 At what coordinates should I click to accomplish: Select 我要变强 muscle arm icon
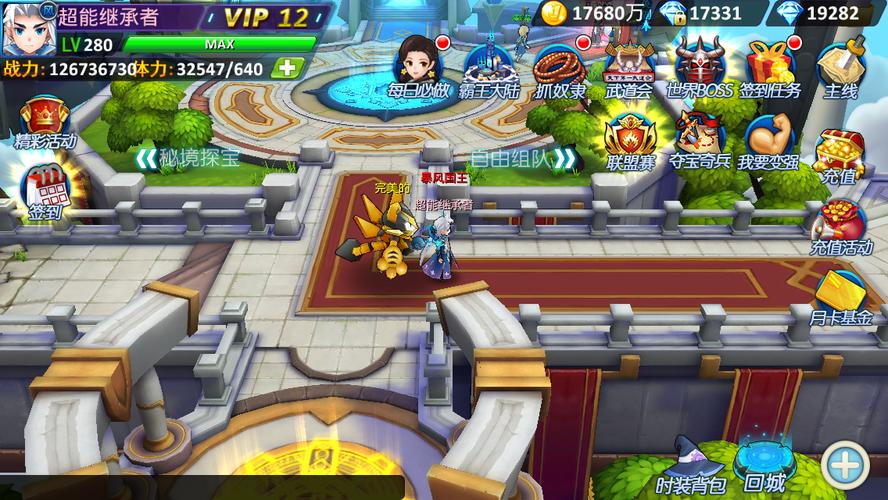click(768, 139)
